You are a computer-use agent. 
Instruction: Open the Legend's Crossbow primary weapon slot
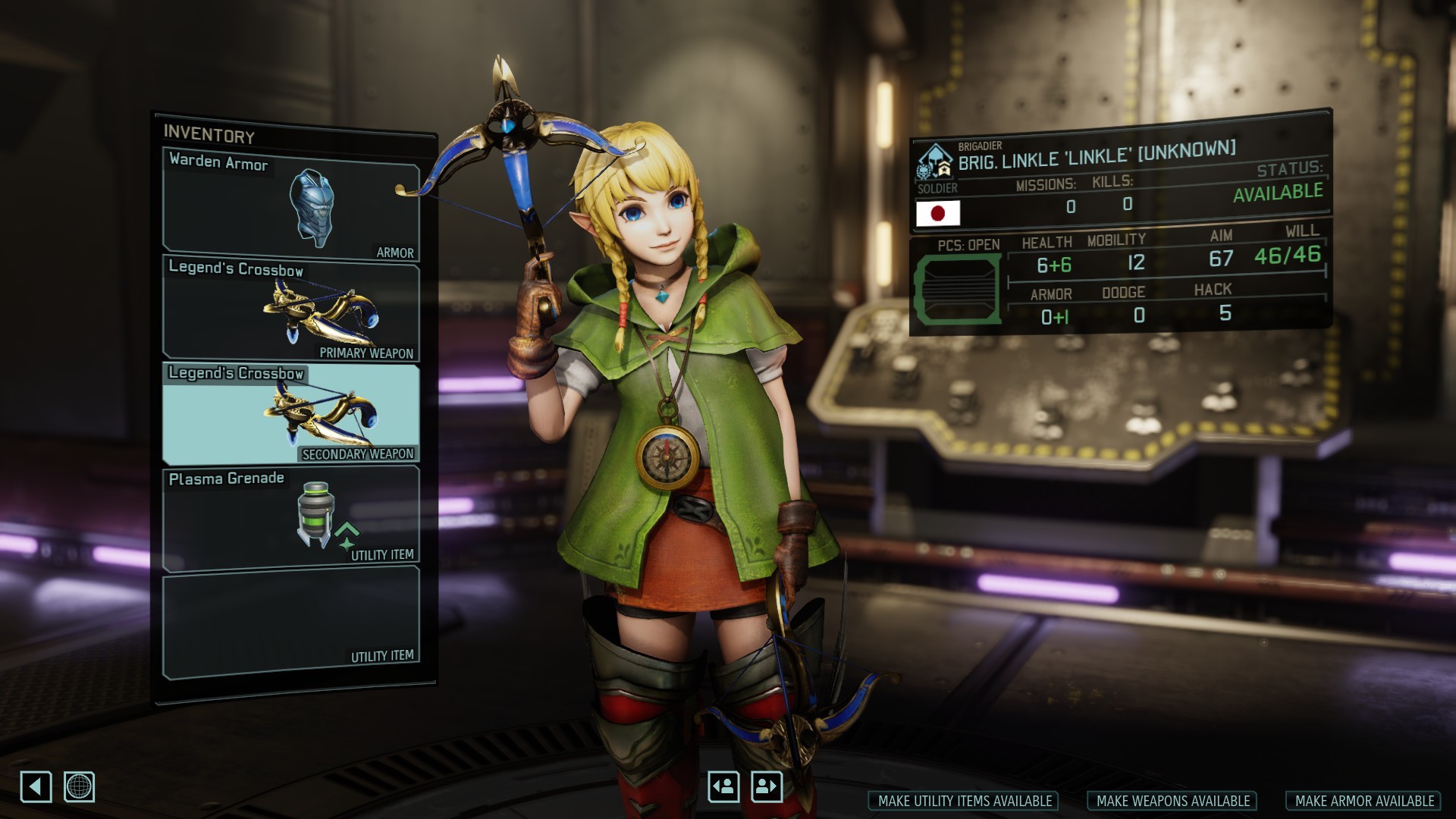point(291,309)
